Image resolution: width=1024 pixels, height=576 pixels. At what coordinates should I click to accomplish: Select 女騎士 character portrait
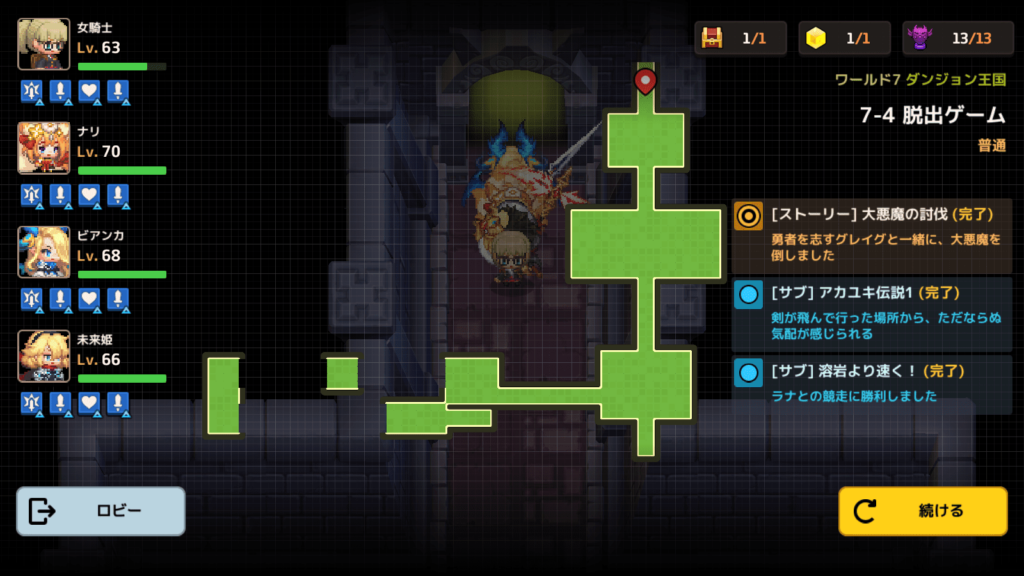pyautogui.click(x=44, y=44)
